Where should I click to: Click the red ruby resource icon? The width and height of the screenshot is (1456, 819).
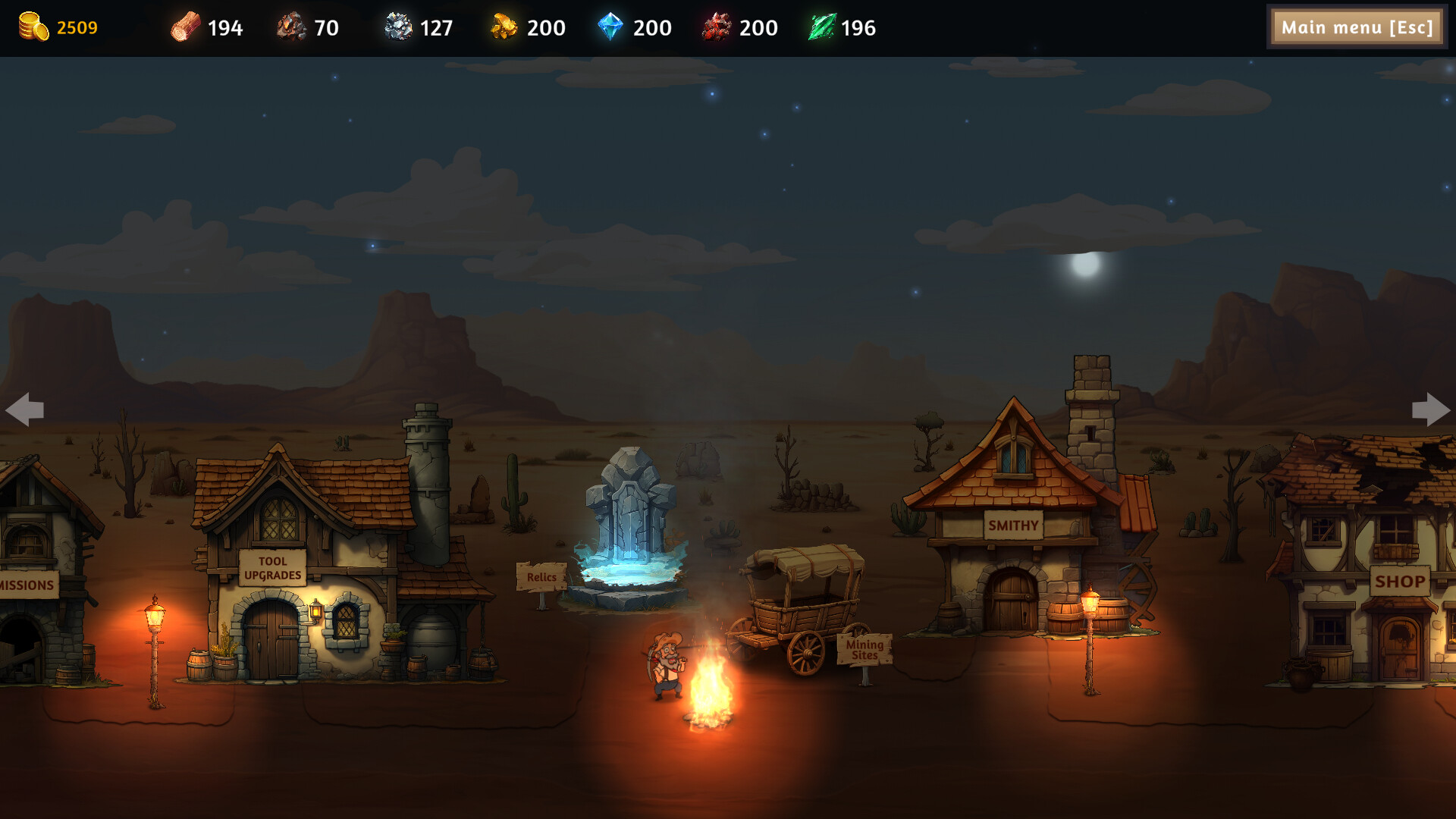tap(716, 27)
